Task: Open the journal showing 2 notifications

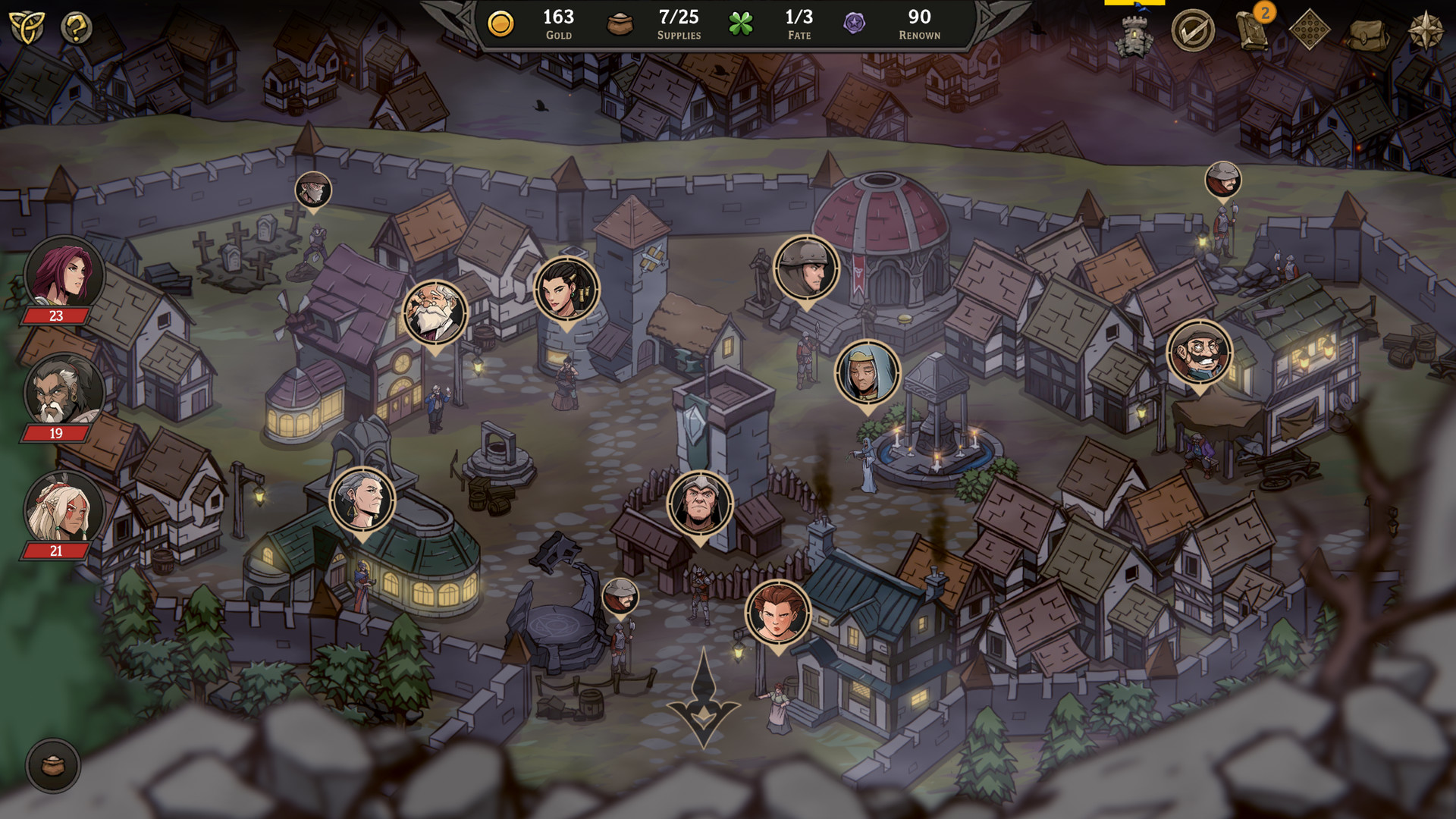Action: (1251, 32)
